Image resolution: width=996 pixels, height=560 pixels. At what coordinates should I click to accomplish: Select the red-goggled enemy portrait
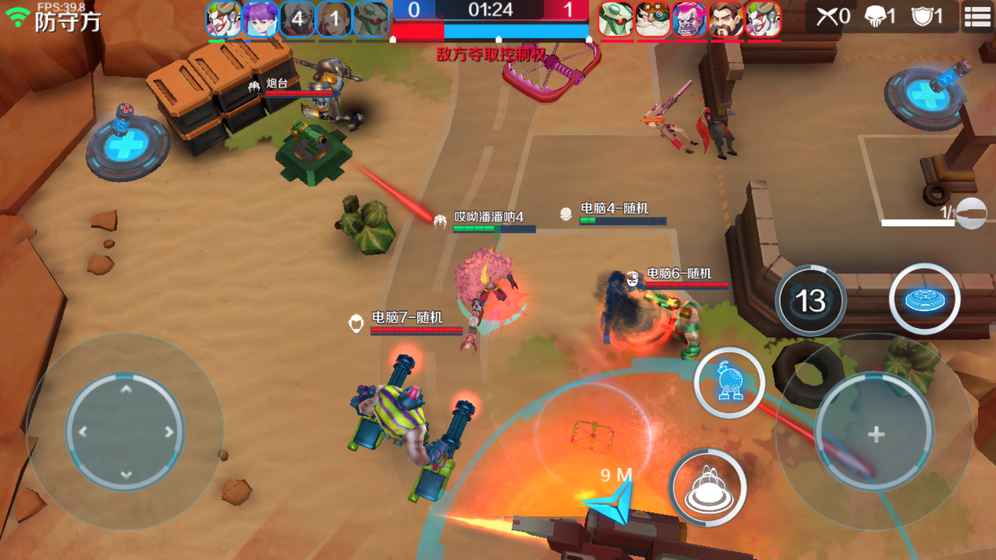(652, 19)
